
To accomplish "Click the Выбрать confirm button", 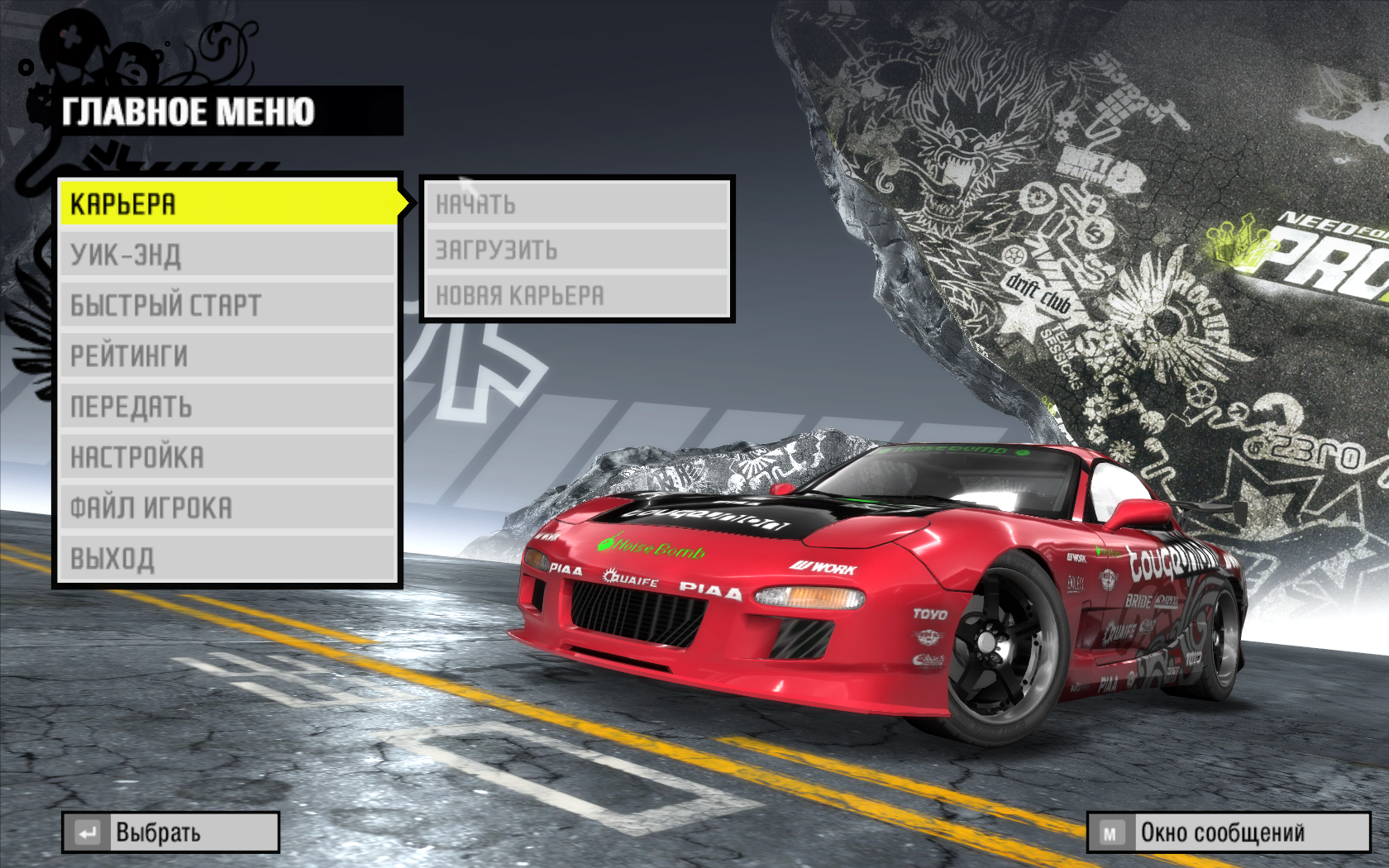I will (x=170, y=832).
